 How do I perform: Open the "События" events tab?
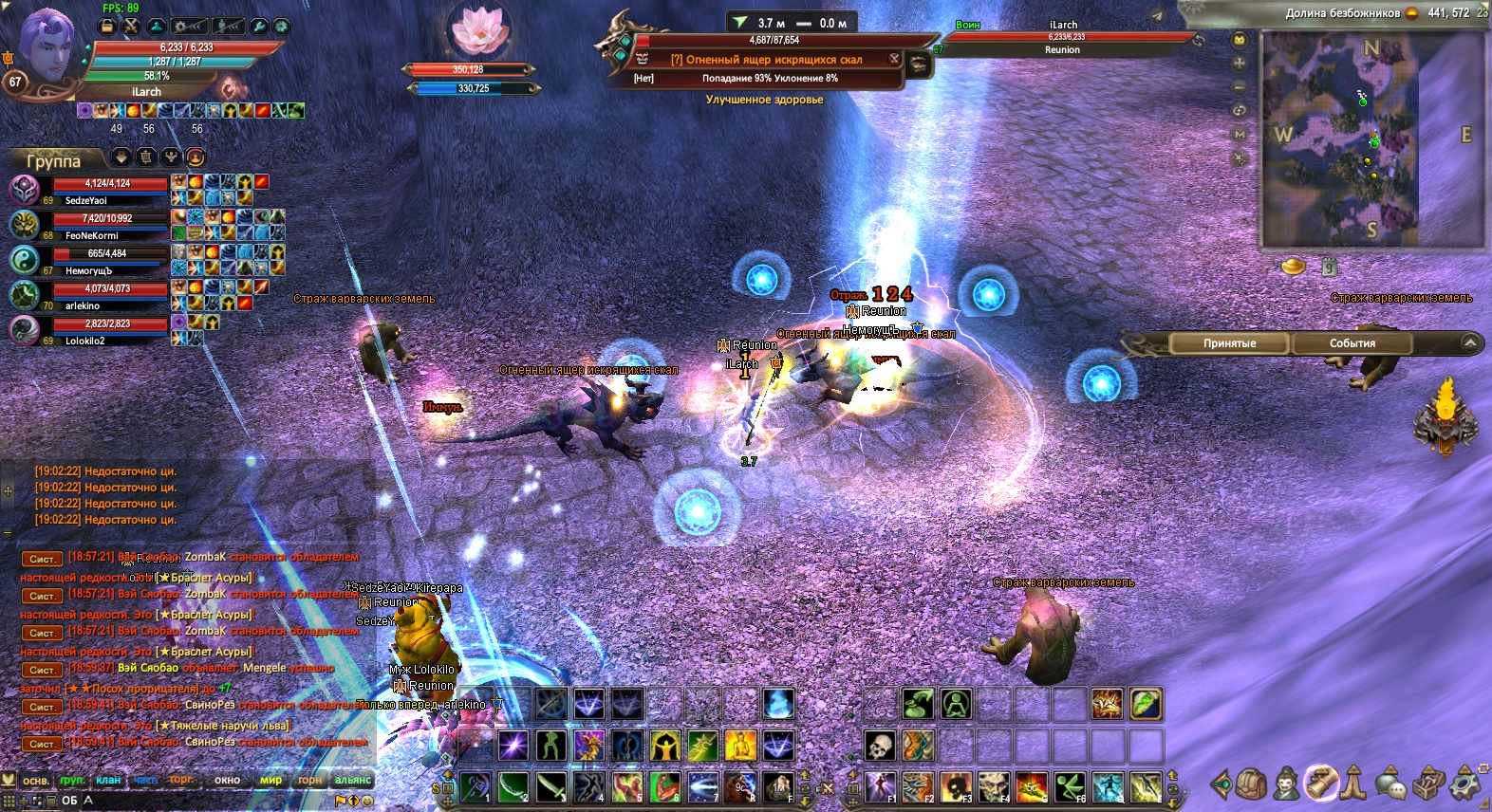[x=1352, y=343]
